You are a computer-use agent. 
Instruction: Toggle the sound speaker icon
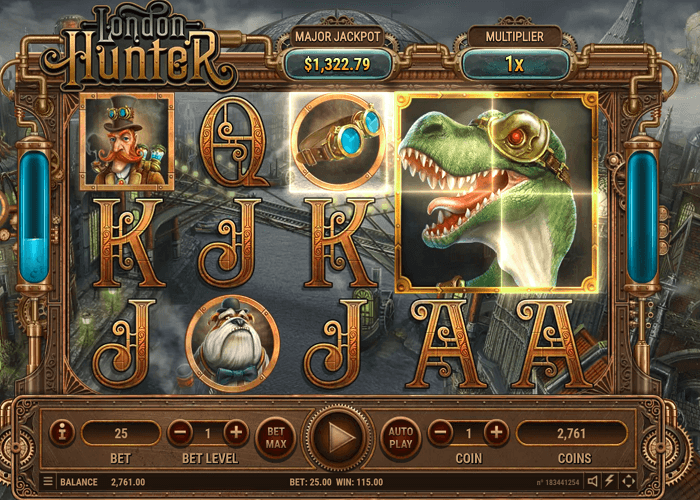tap(593, 482)
